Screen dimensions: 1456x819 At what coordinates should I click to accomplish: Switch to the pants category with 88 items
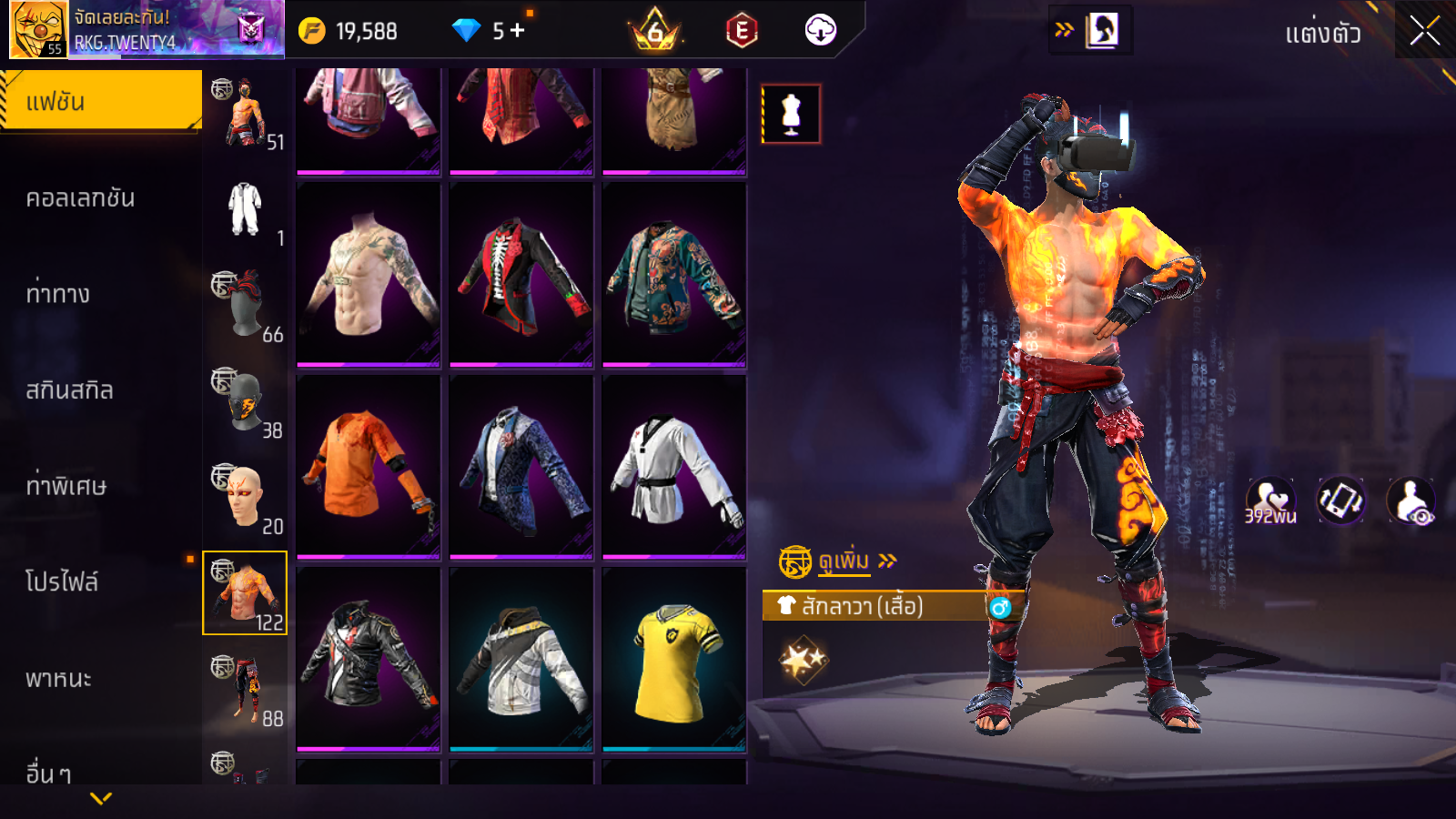coord(245,689)
